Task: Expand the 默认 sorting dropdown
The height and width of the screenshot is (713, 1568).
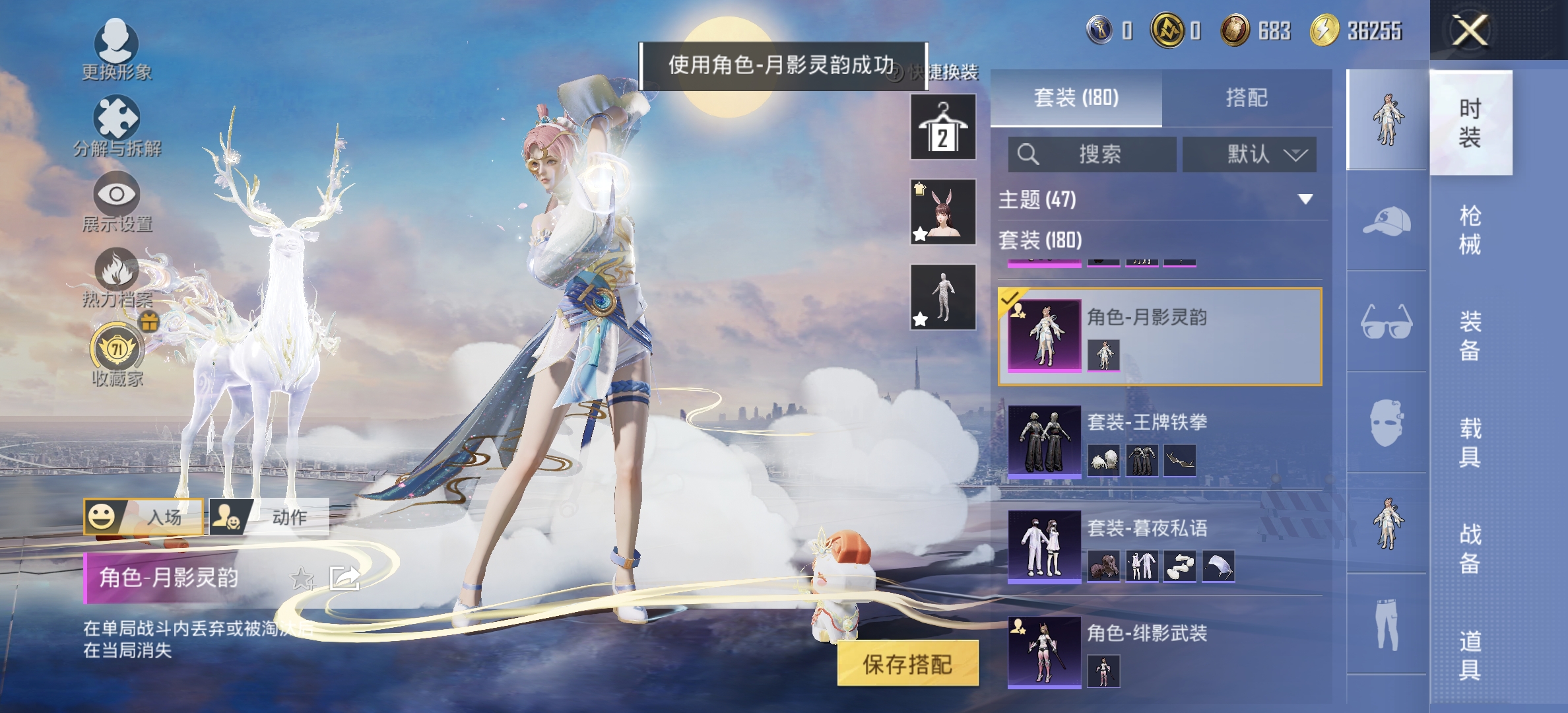Action: click(x=1249, y=154)
